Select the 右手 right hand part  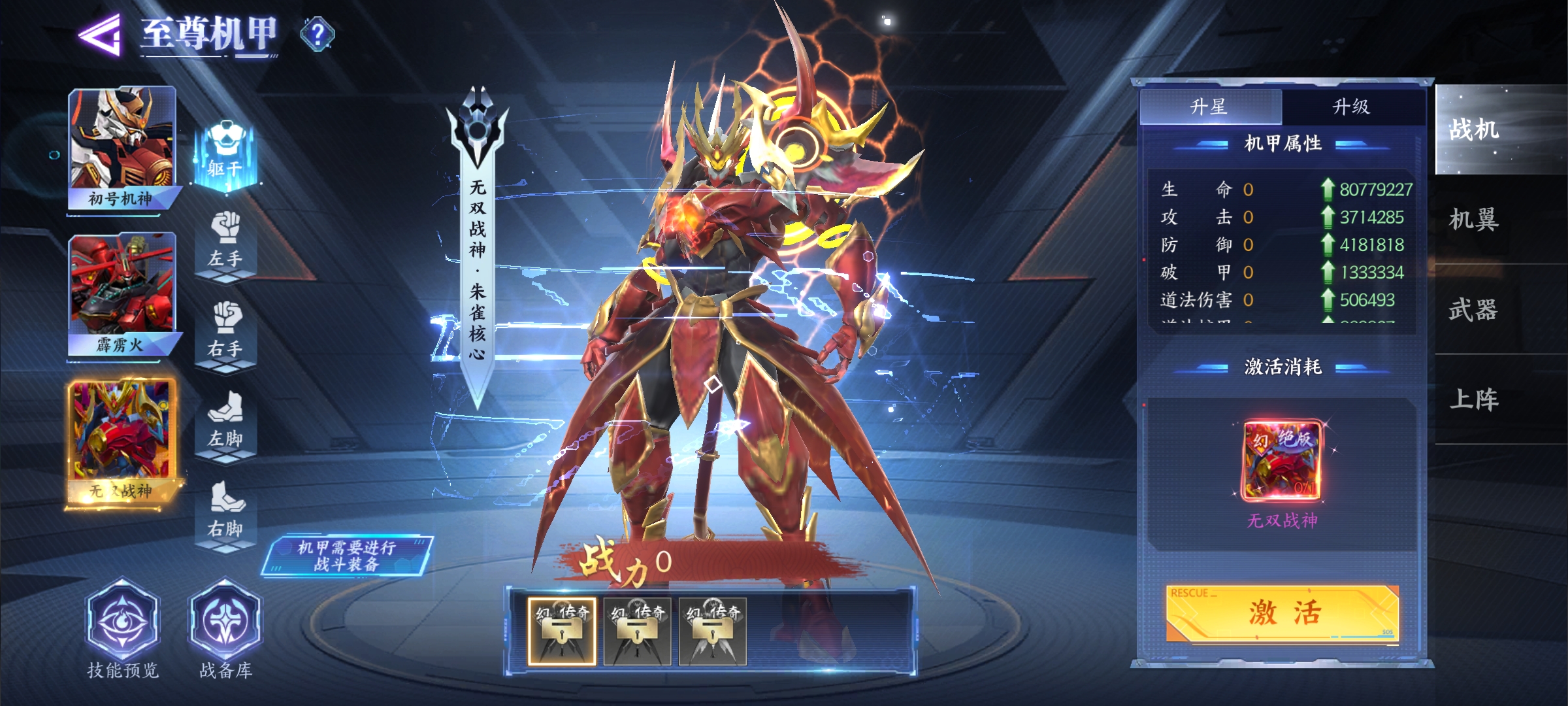(225, 332)
